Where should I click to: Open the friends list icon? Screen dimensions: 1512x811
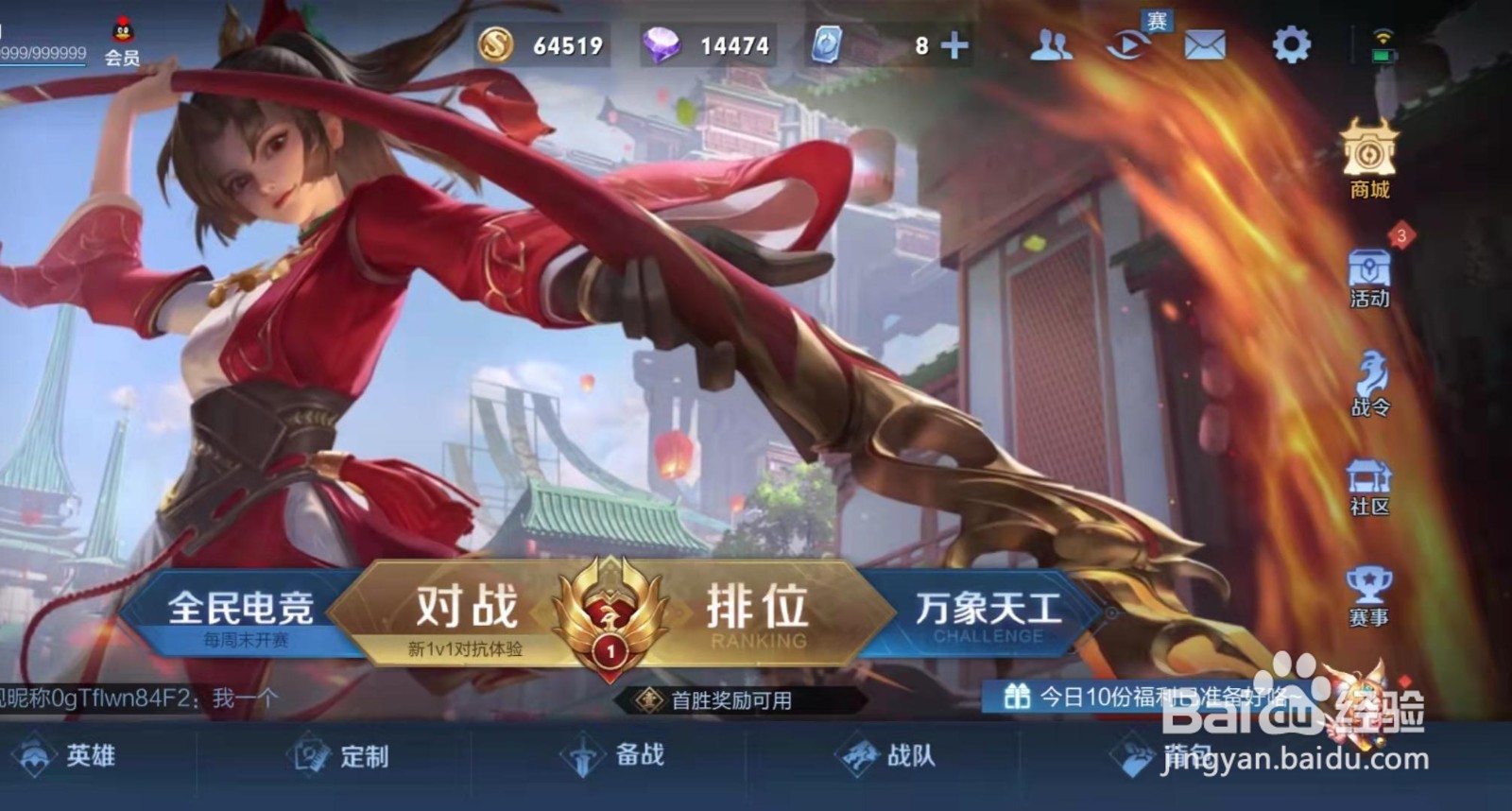click(x=1052, y=43)
